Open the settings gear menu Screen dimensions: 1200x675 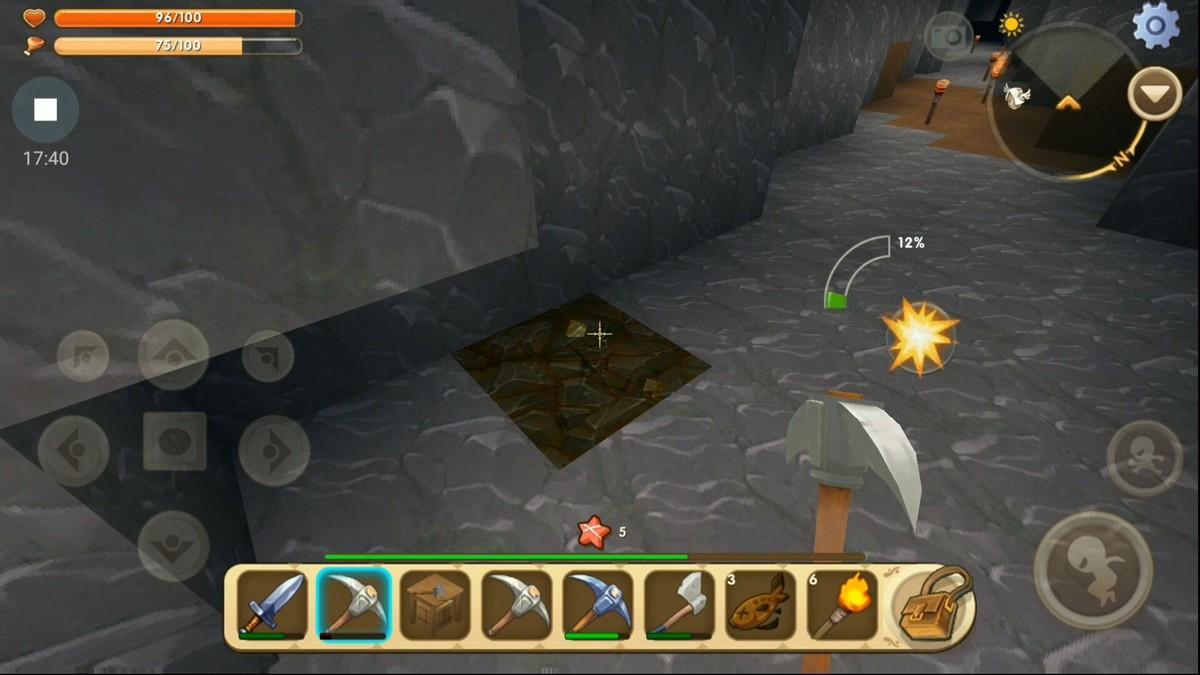[1155, 26]
